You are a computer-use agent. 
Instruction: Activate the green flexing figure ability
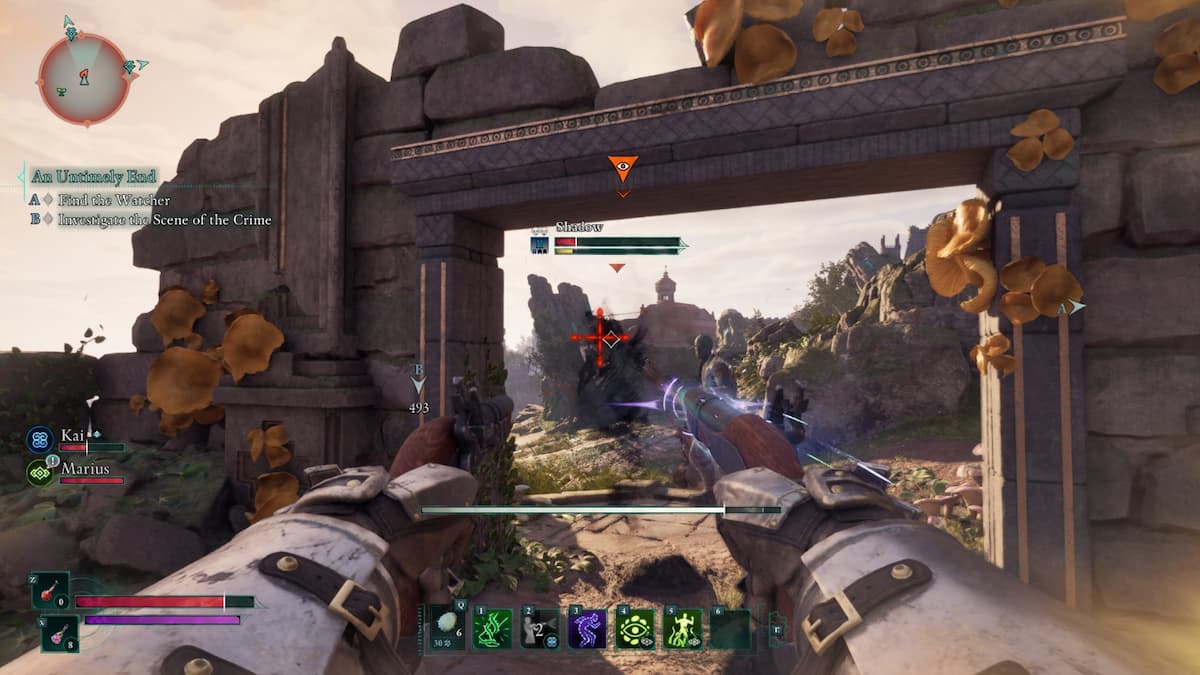pos(683,629)
